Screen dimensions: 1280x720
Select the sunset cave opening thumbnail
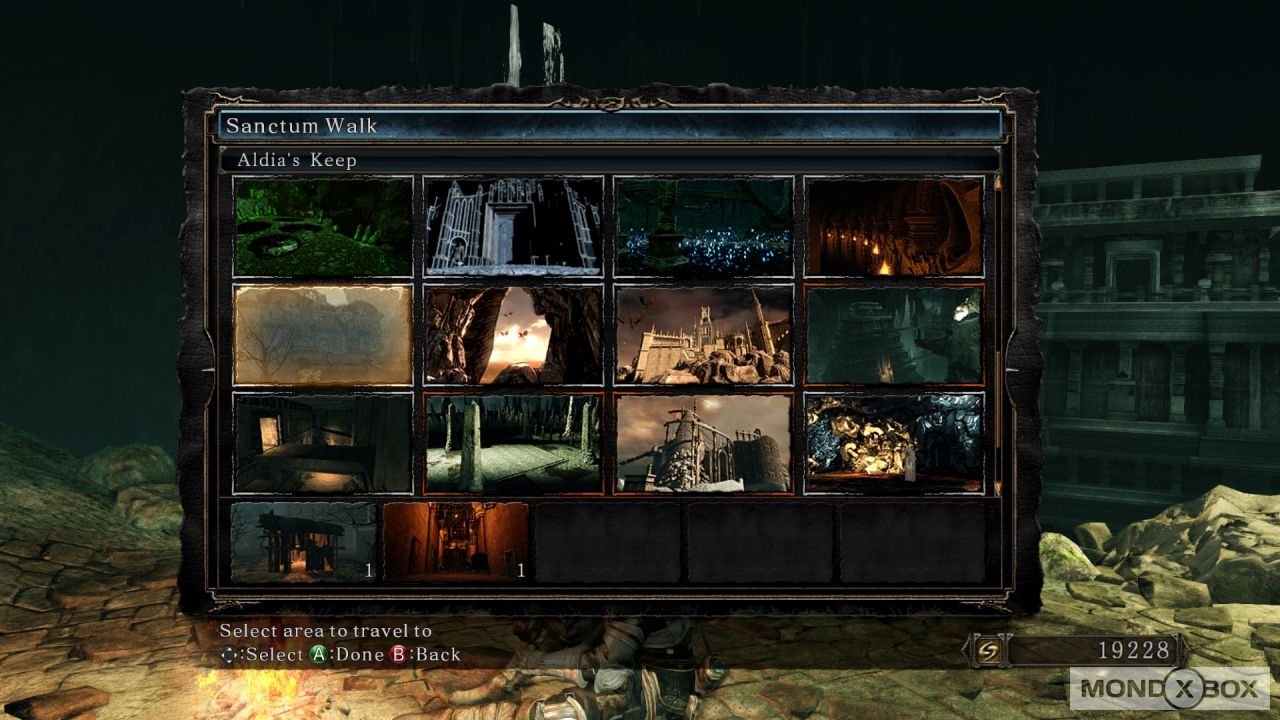pos(513,335)
